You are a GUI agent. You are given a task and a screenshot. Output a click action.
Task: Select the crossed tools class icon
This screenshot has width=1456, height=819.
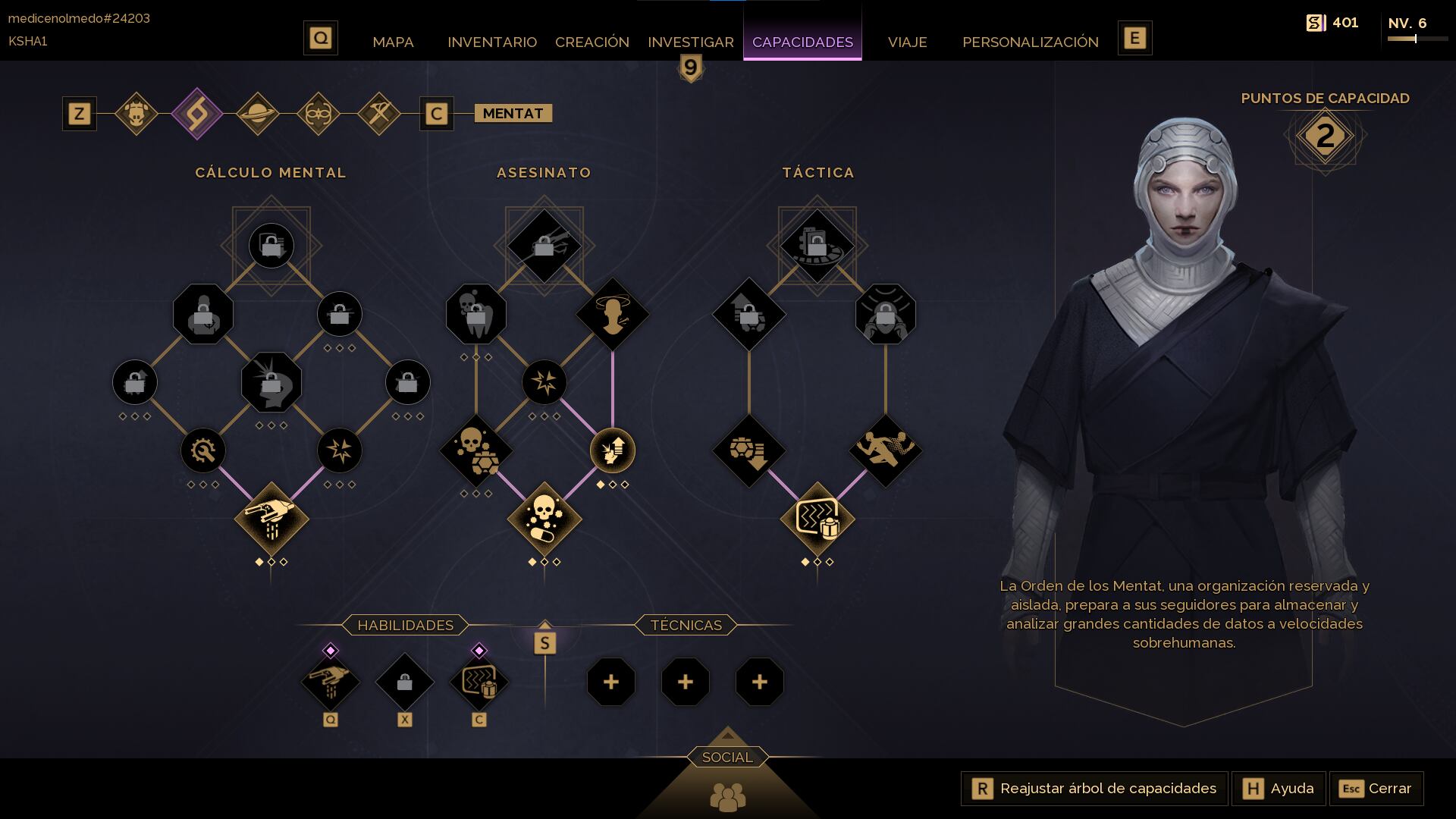pyautogui.click(x=379, y=114)
